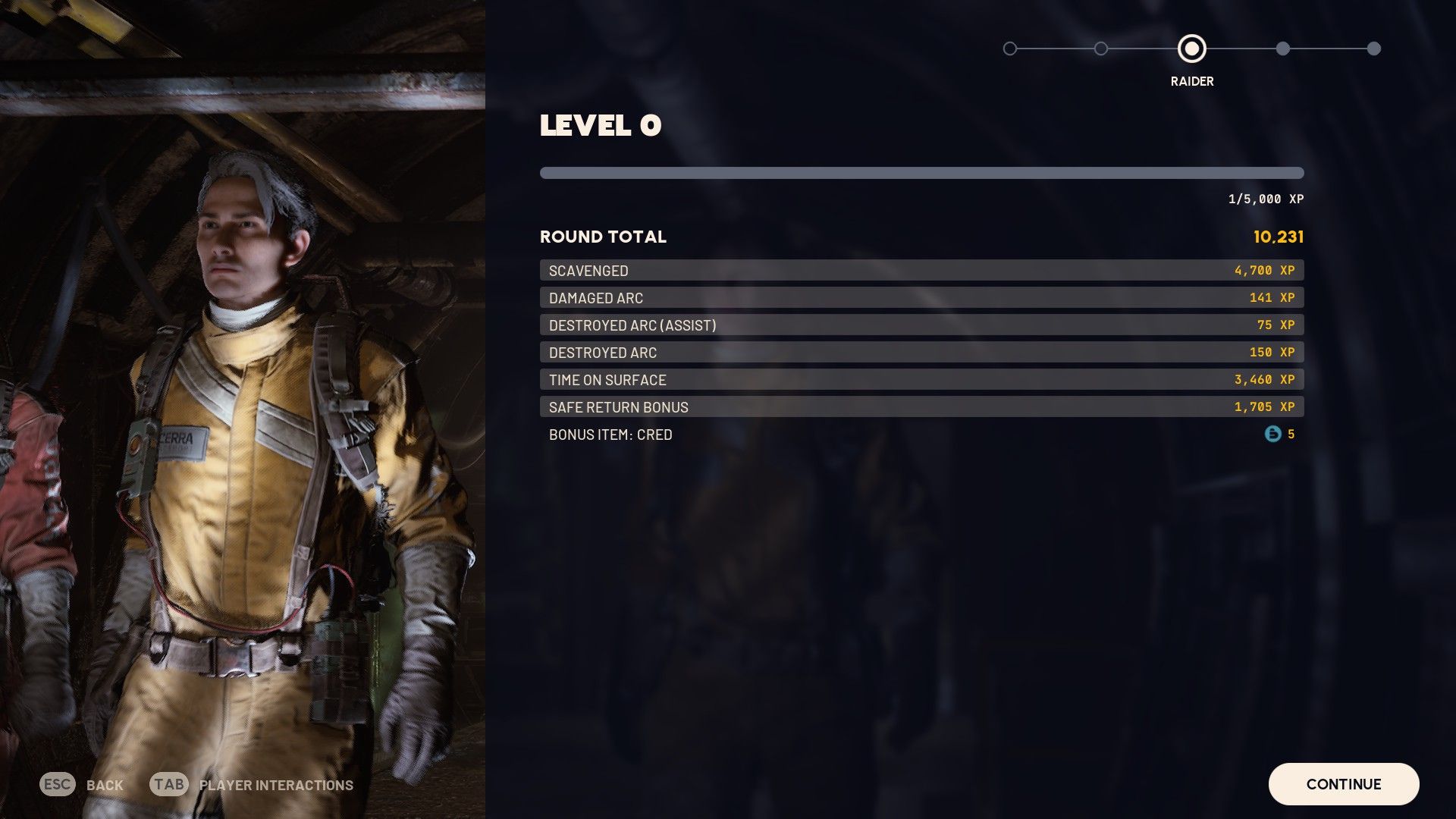Click Back to exit the summary

(105, 785)
